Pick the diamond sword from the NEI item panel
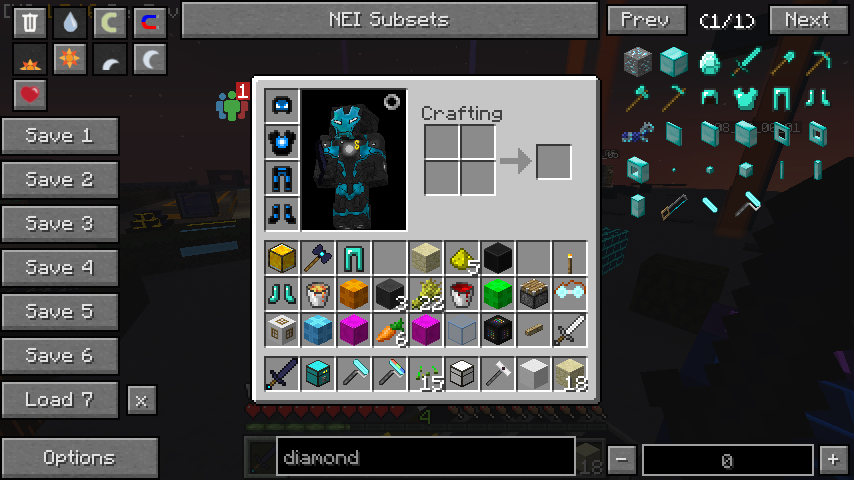The height and width of the screenshot is (480, 854). [x=746, y=64]
